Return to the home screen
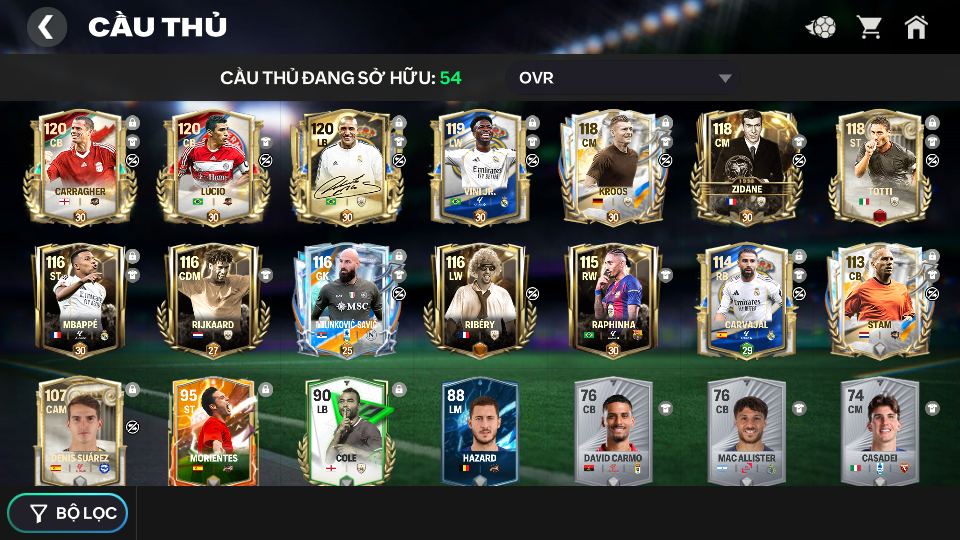The image size is (960, 540). pos(916,27)
